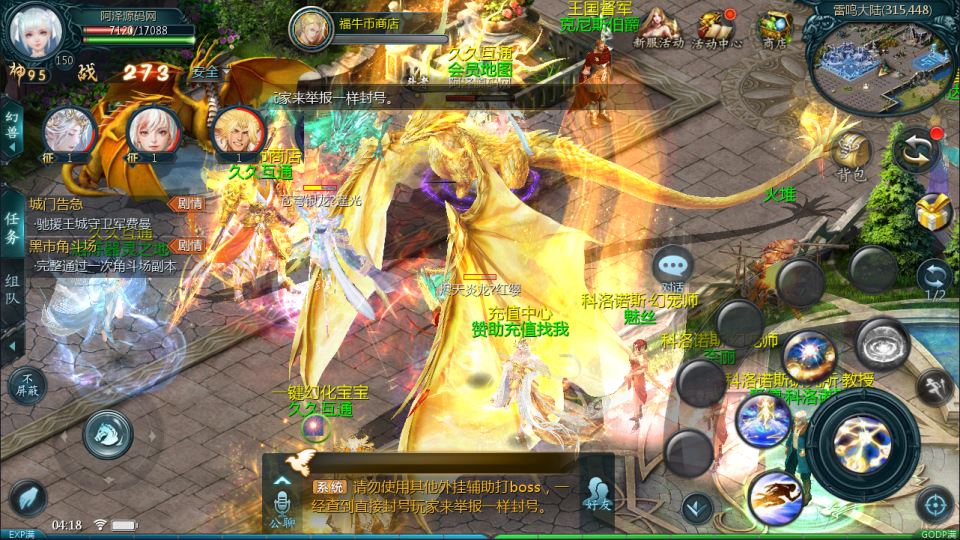Toggle the crosshair target lock button
The width and height of the screenshot is (960, 540).
[934, 505]
